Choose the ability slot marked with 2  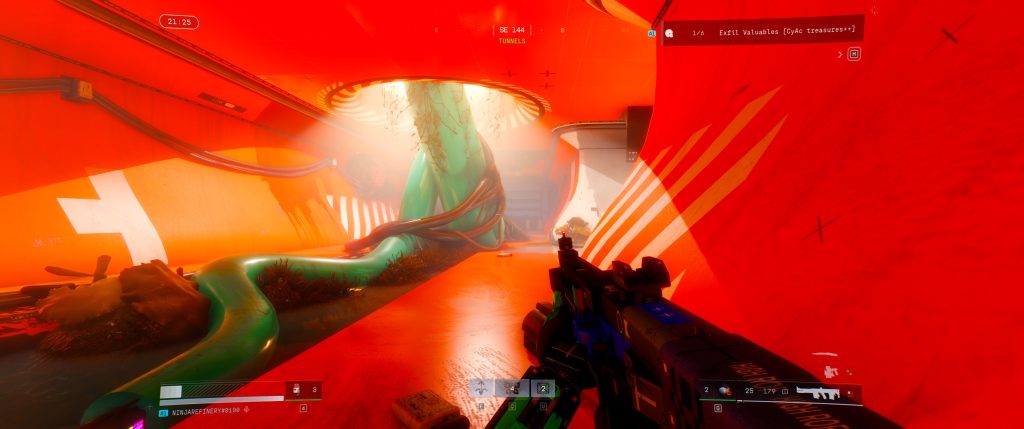543,388
